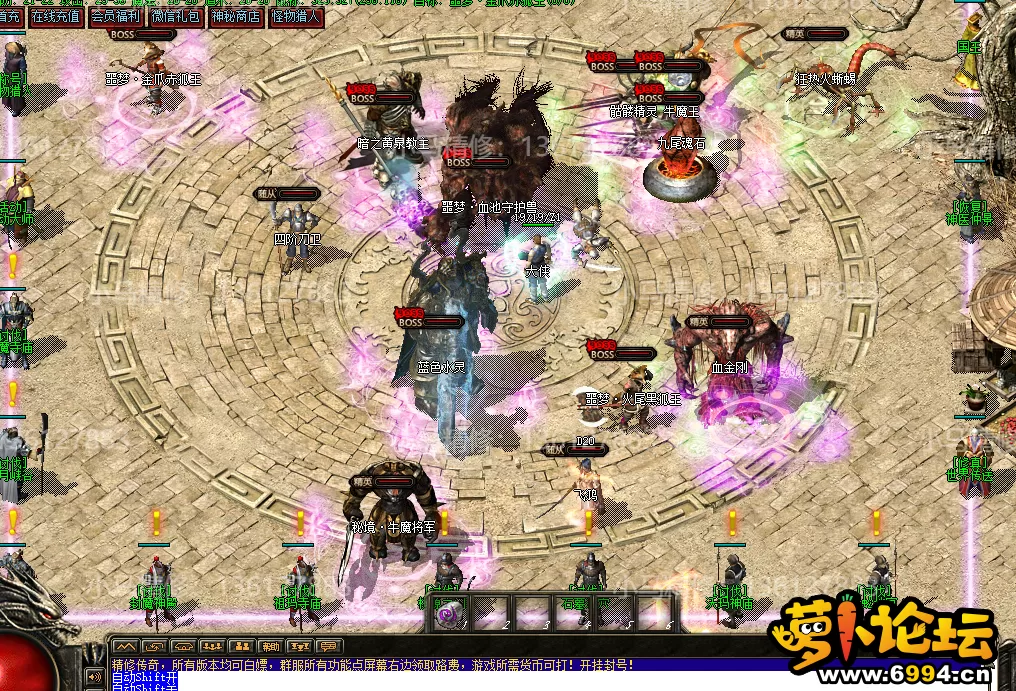Open the 首充 first recharge button
This screenshot has height=691, width=1016.
coord(11,16)
